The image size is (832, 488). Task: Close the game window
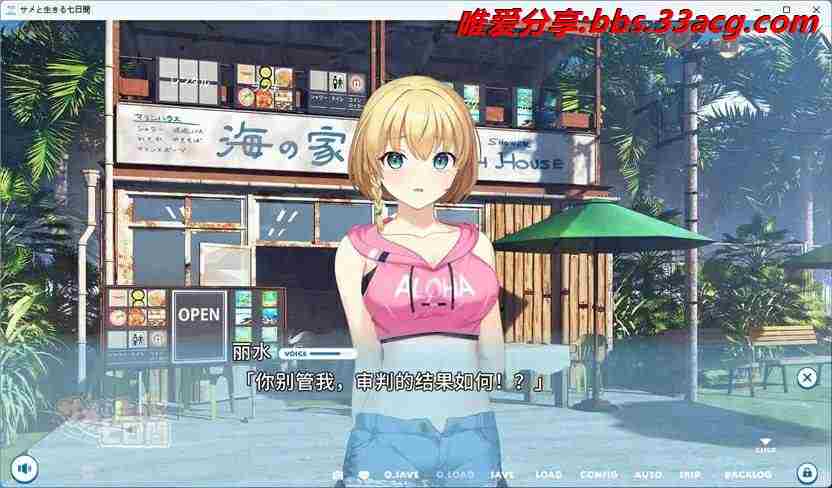coord(813,9)
